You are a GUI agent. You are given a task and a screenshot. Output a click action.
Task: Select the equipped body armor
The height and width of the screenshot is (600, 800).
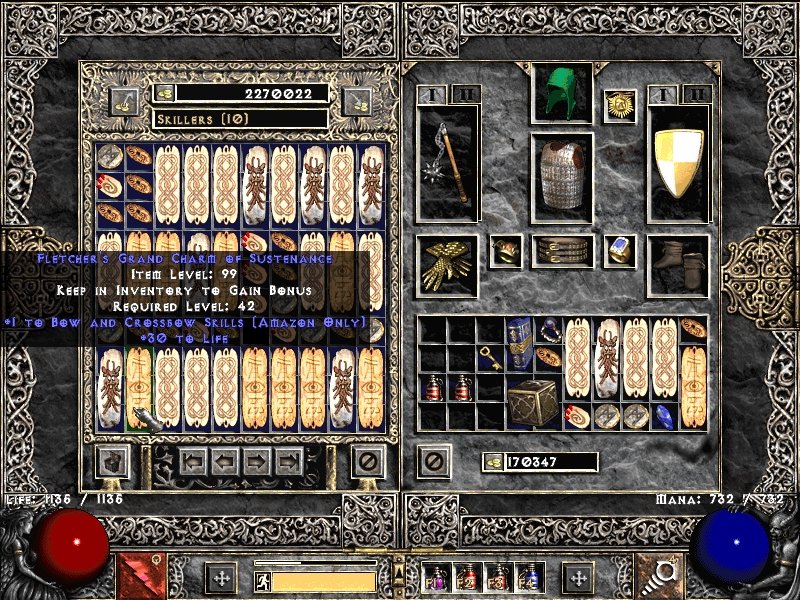point(561,174)
